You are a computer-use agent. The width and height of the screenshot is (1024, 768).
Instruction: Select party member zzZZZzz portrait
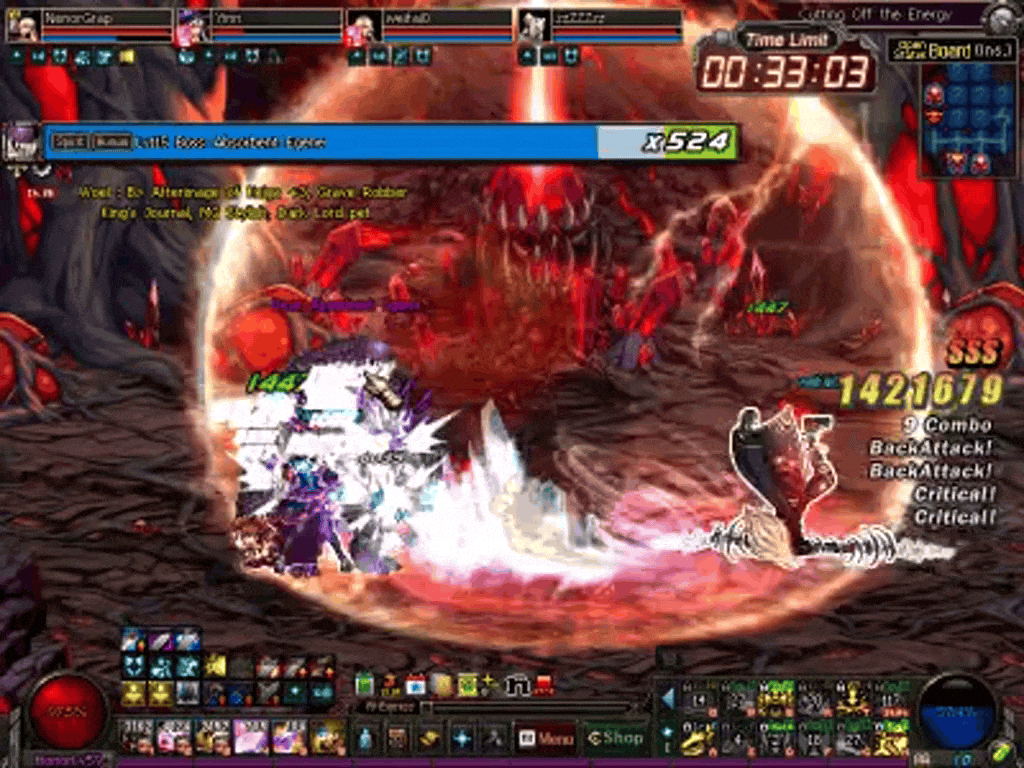coord(534,25)
